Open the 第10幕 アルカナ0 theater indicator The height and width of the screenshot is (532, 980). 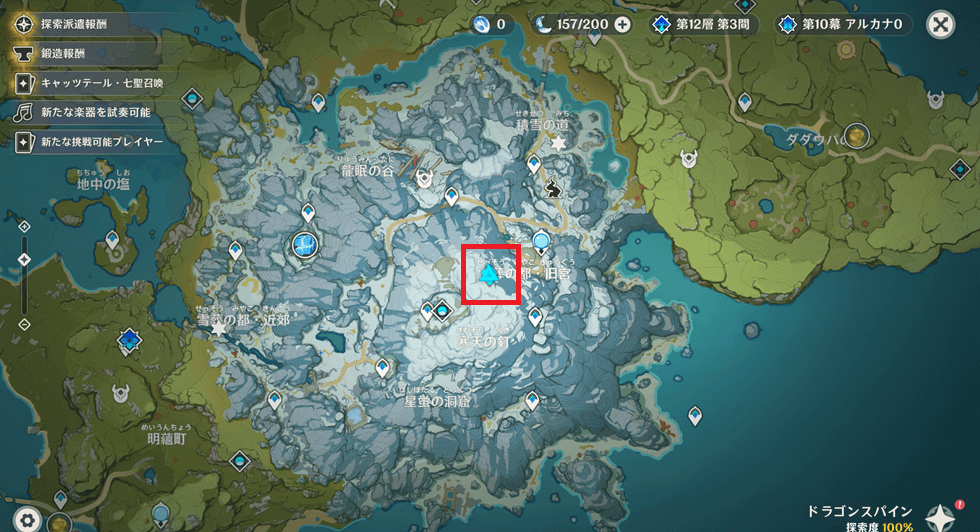click(843, 25)
